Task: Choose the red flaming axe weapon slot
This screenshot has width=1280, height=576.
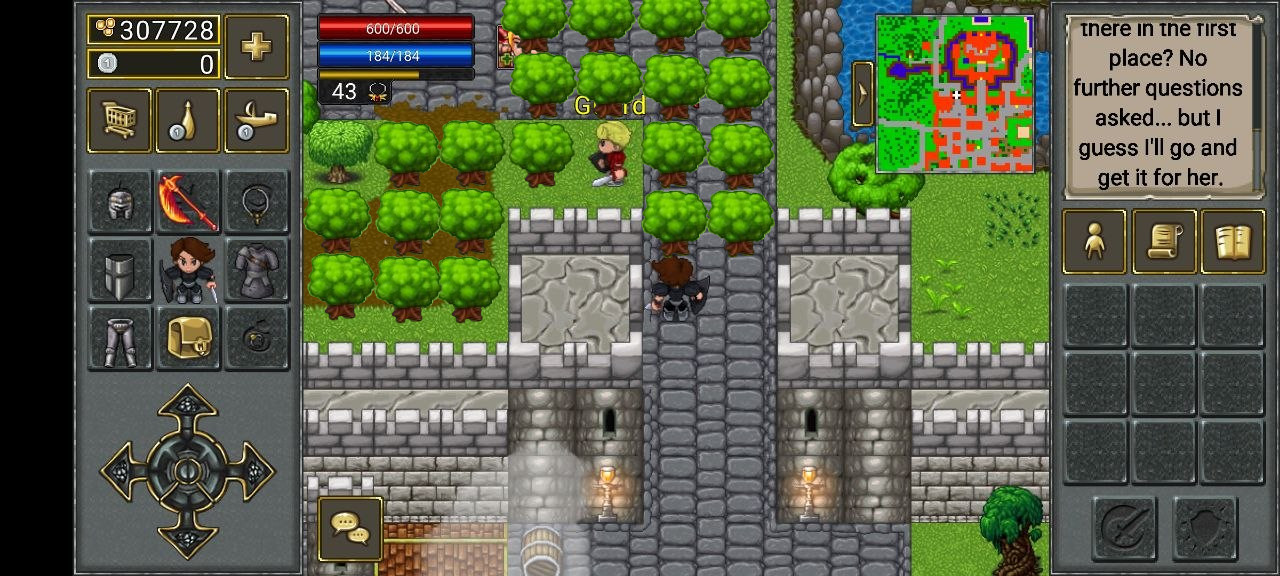Action: click(188, 202)
